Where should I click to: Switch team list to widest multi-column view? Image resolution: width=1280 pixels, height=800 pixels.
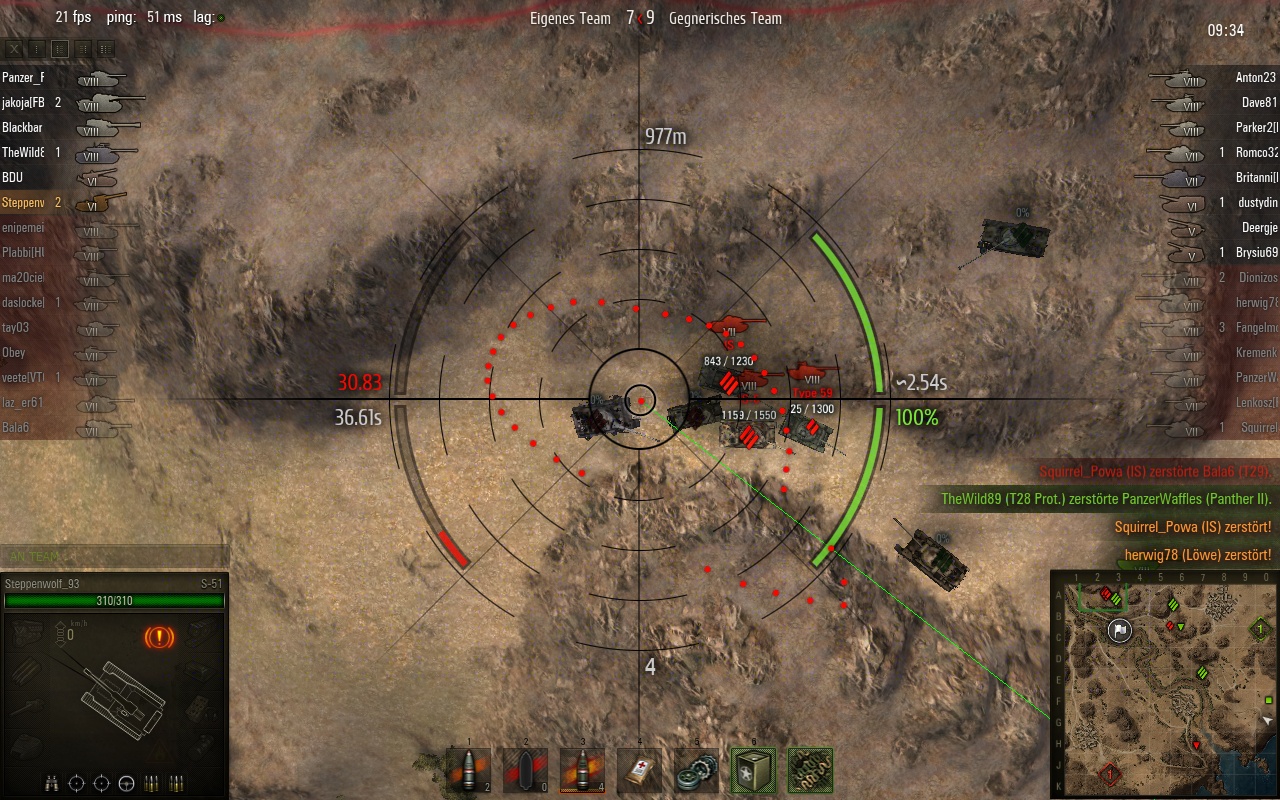pyautogui.click(x=105, y=48)
